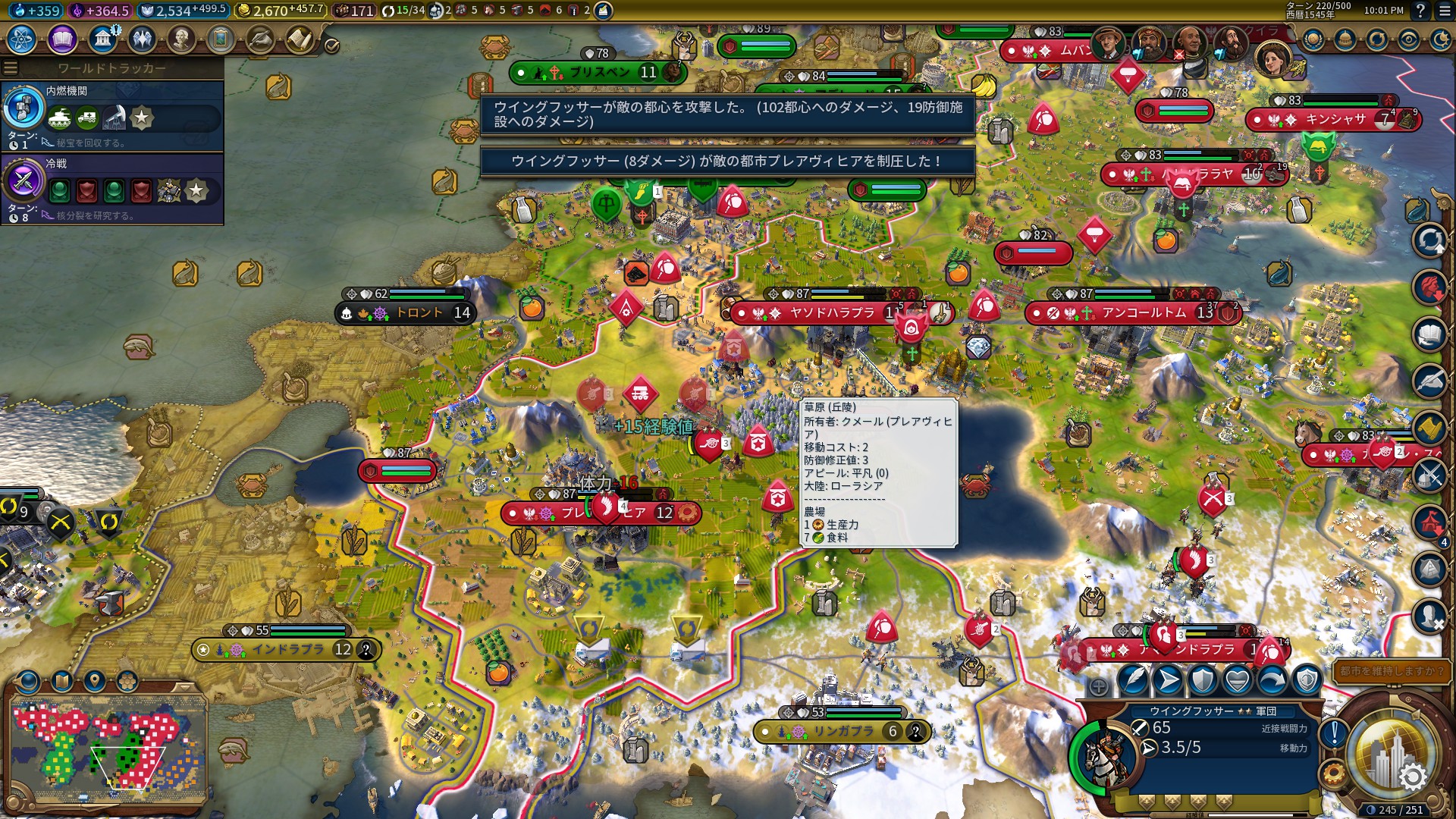
Task: Open the technology tree button
Action: pos(22,39)
